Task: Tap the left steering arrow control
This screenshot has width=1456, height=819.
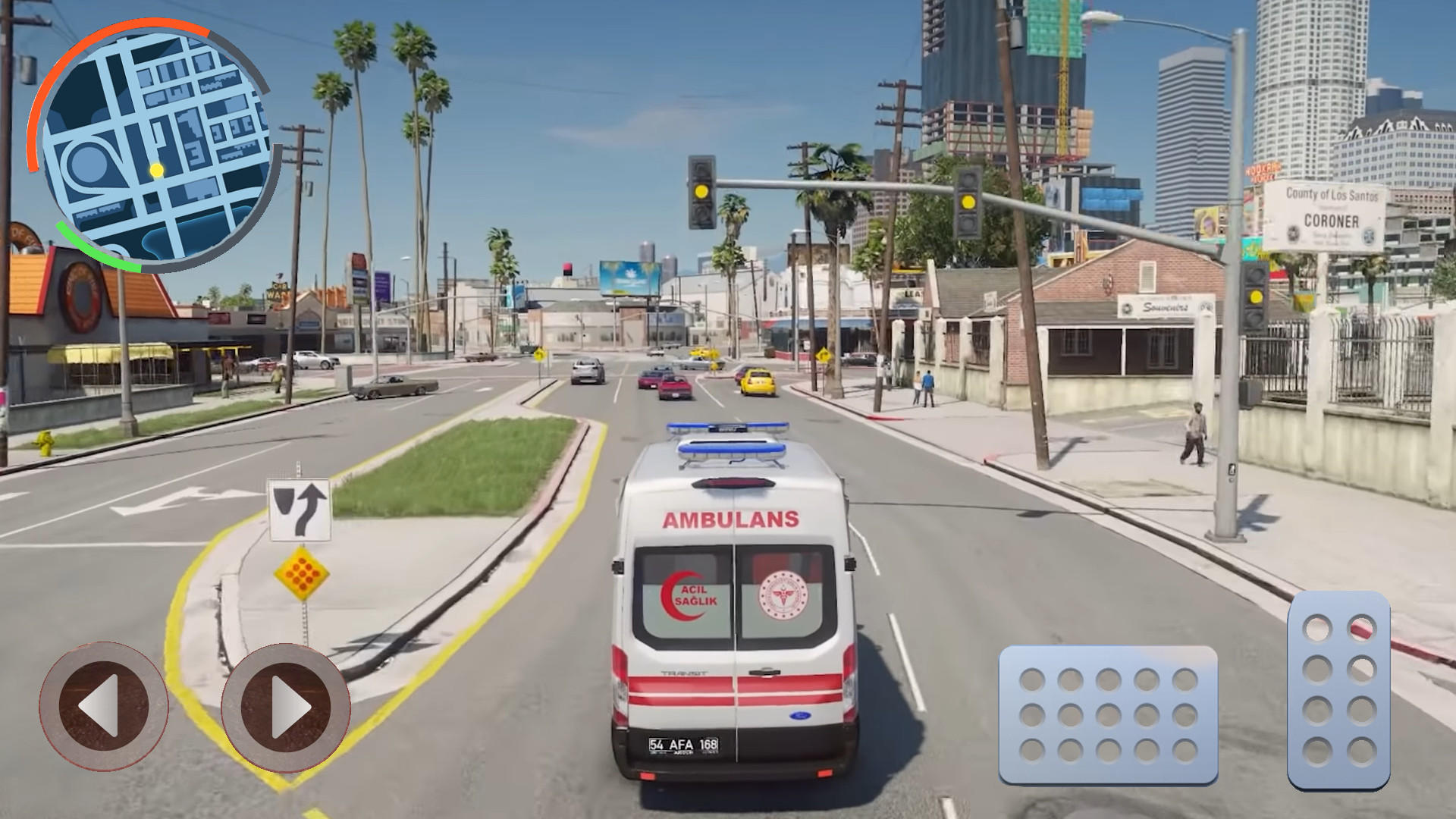Action: pyautogui.click(x=108, y=705)
